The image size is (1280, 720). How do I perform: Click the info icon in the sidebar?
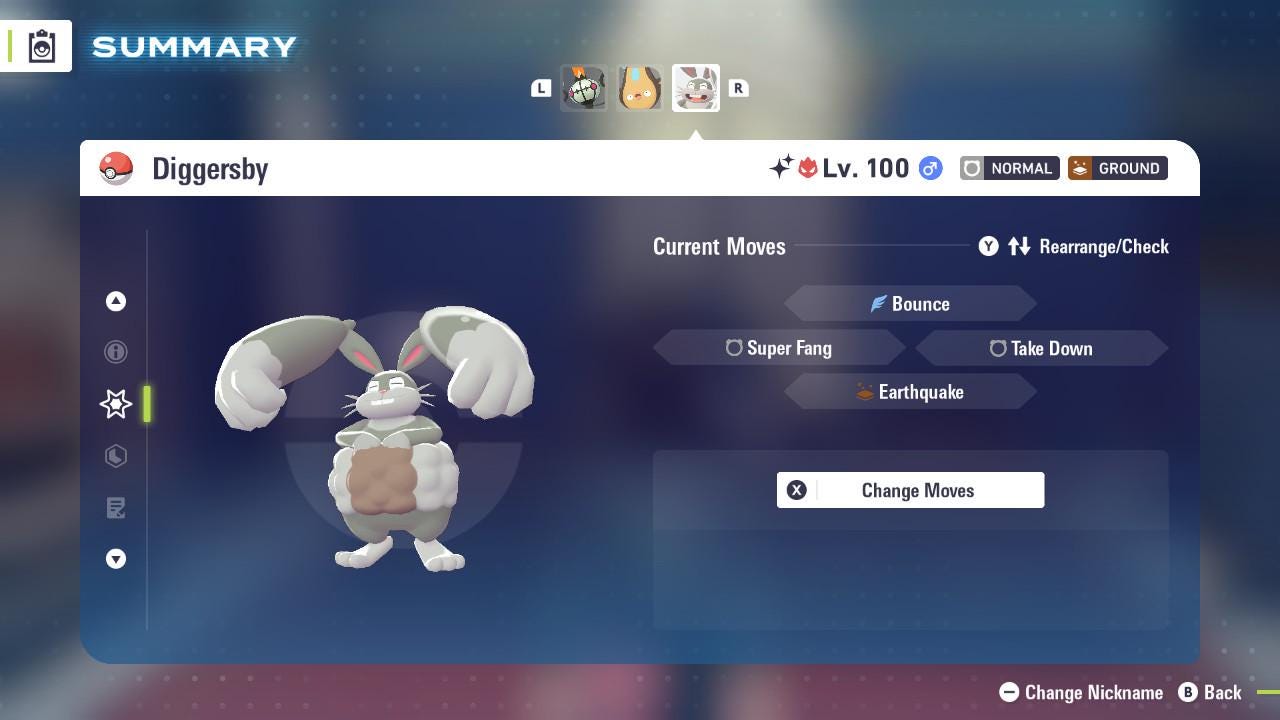tap(116, 352)
